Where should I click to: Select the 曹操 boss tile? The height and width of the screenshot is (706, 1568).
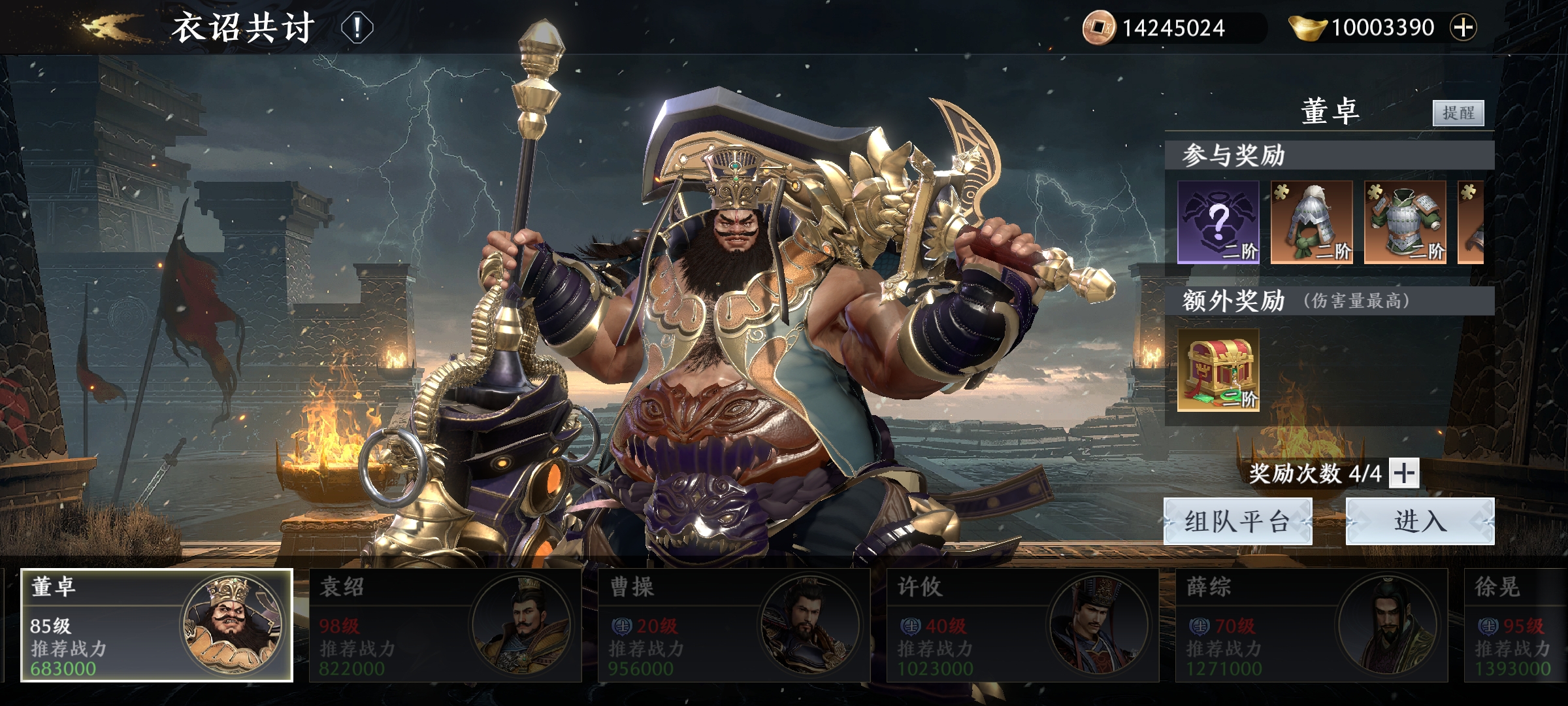pyautogui.click(x=734, y=625)
